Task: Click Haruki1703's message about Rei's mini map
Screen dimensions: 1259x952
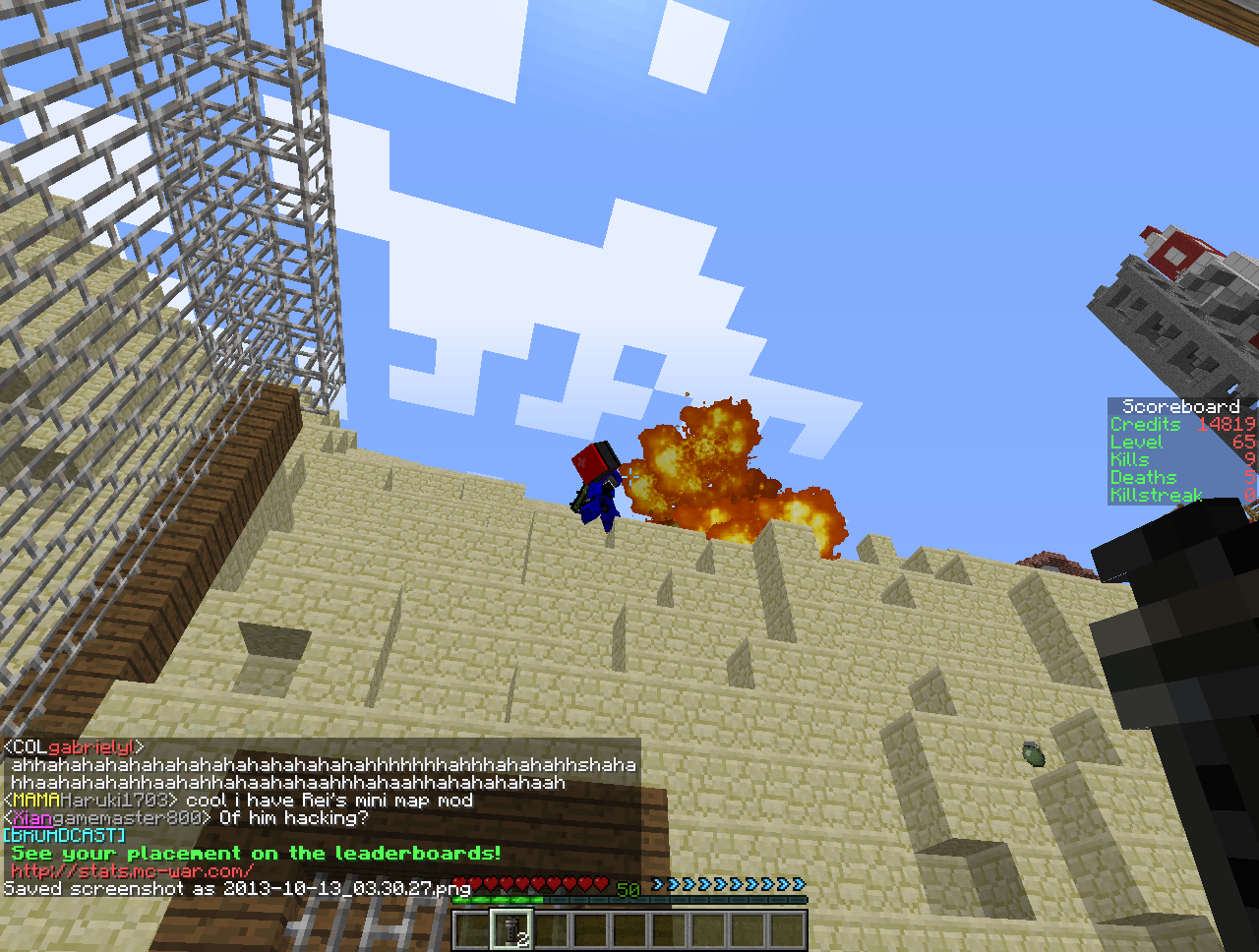Action: 329,801
